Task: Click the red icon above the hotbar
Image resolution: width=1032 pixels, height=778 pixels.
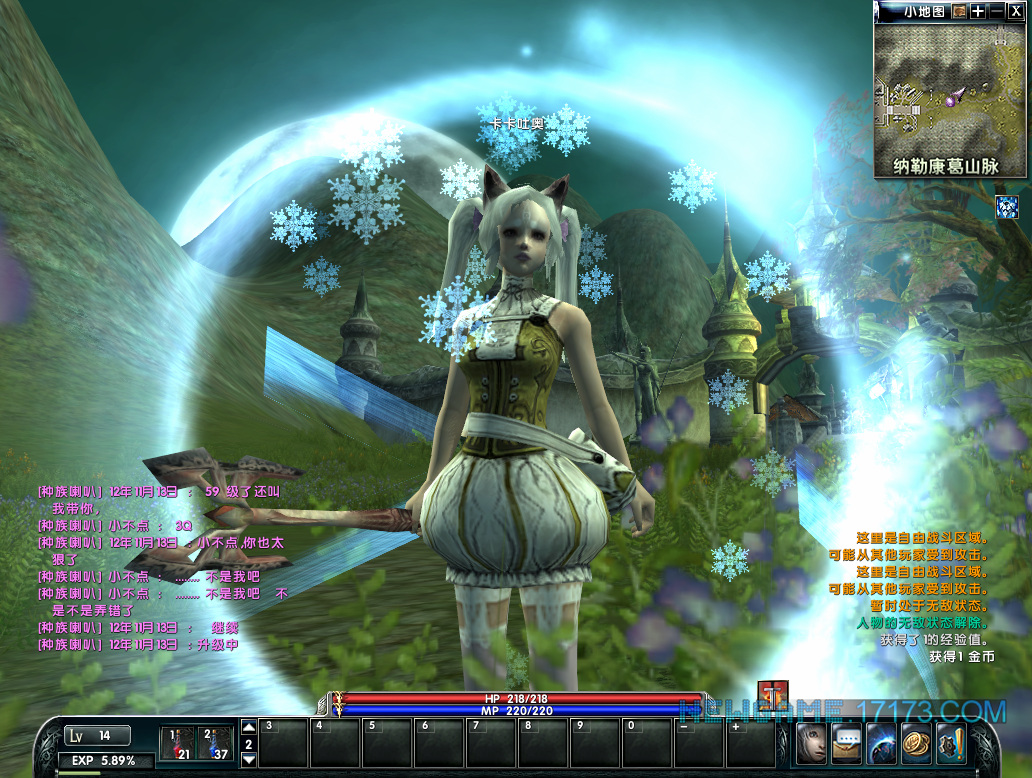Action: pos(773,695)
